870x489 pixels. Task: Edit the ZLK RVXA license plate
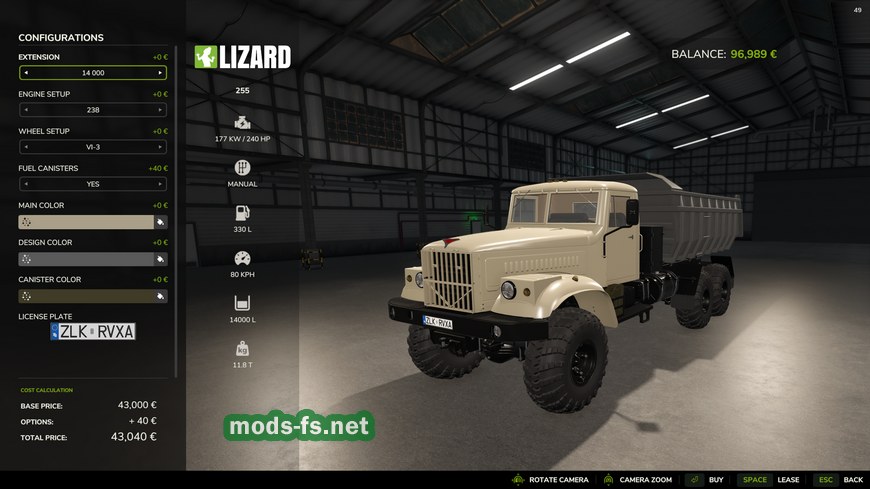click(93, 332)
